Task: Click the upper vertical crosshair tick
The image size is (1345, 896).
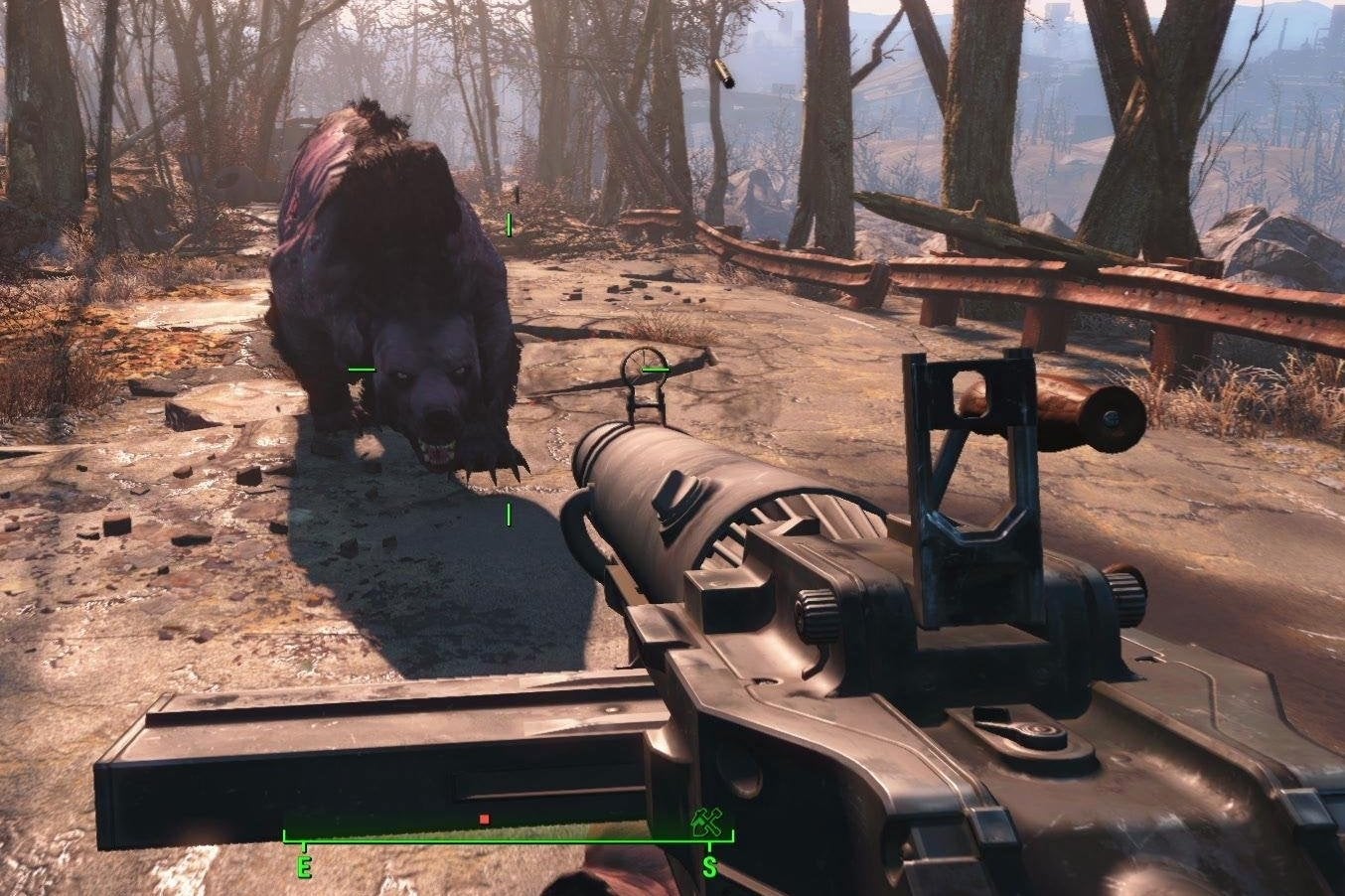Action: (x=509, y=225)
